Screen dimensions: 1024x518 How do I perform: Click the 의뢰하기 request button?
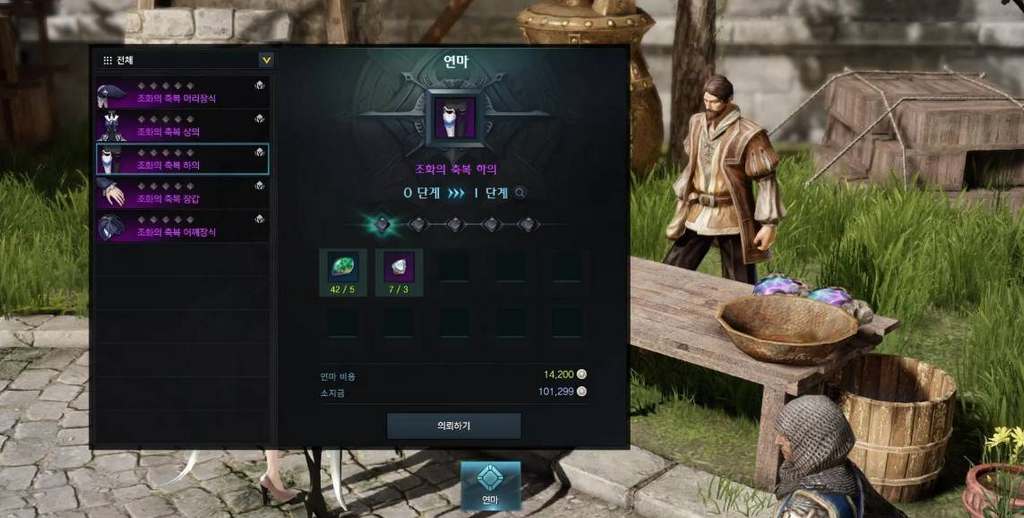click(454, 425)
